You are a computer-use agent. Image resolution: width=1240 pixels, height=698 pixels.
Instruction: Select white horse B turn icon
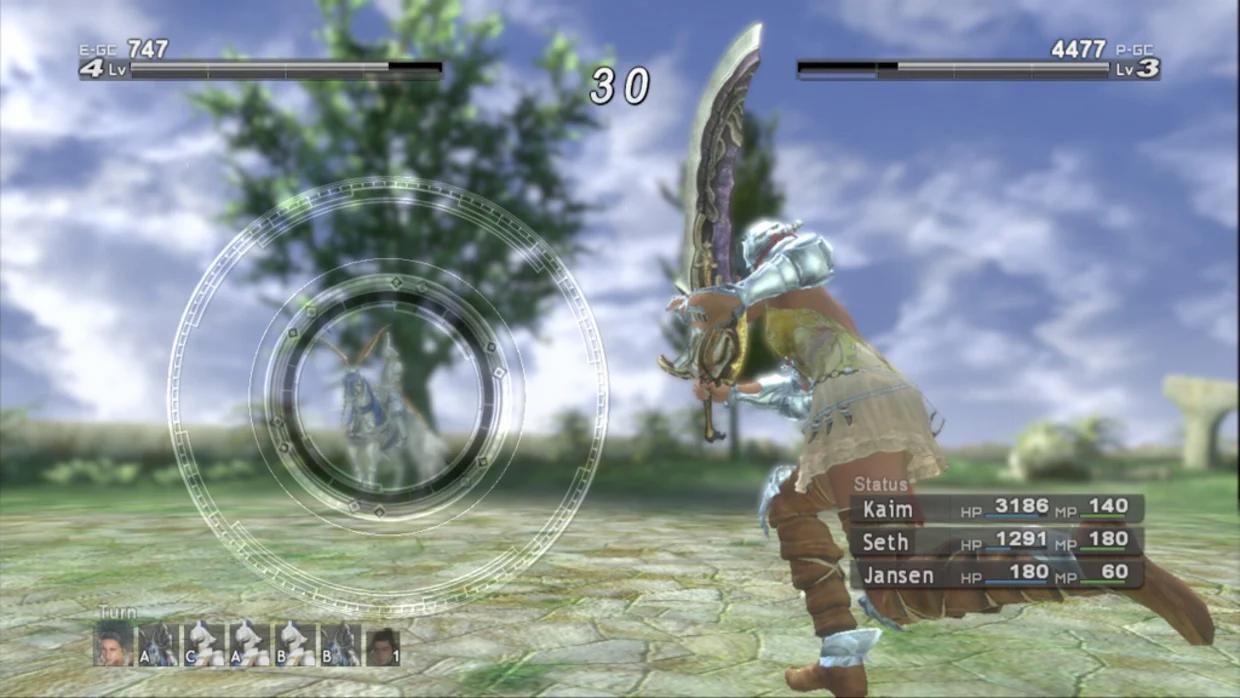point(295,645)
